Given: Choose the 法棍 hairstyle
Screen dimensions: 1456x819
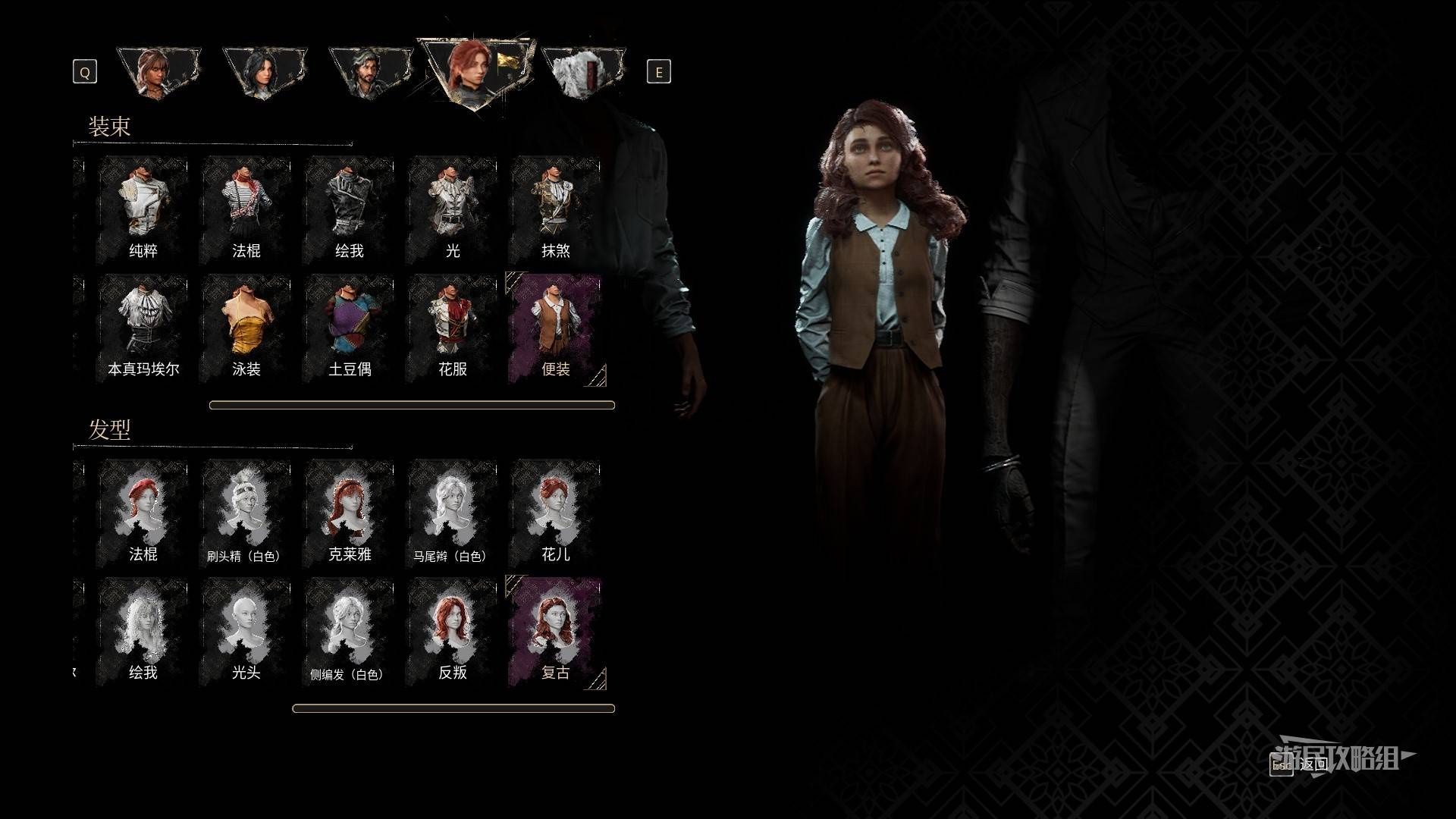Looking at the screenshot, I should point(143,513).
